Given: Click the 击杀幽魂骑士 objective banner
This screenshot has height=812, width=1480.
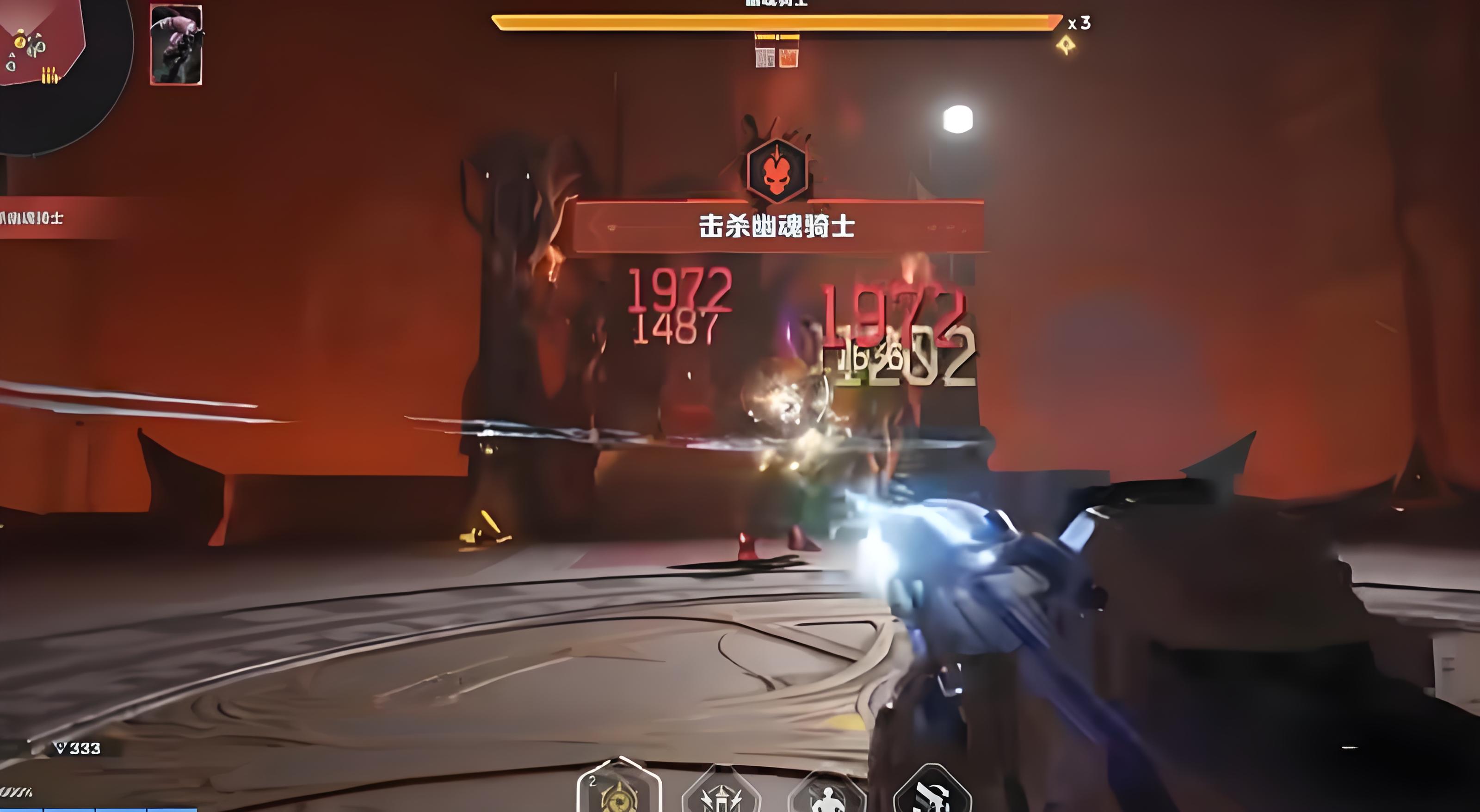Looking at the screenshot, I should tap(778, 226).
